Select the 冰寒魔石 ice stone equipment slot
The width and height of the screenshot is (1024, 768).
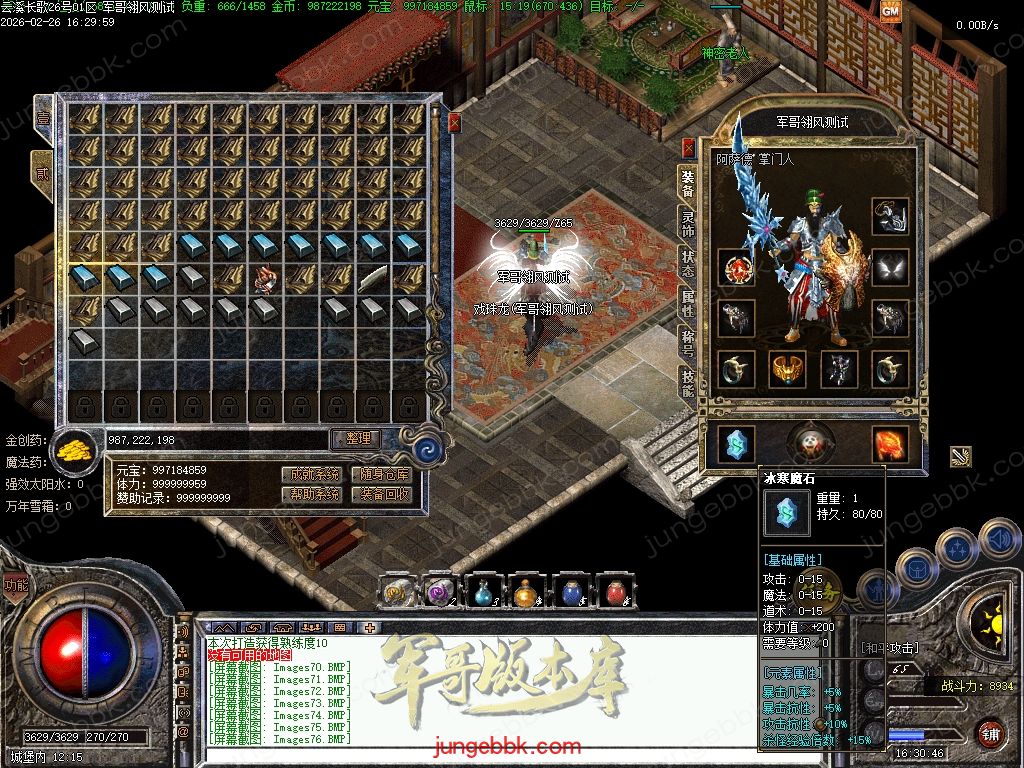[737, 444]
